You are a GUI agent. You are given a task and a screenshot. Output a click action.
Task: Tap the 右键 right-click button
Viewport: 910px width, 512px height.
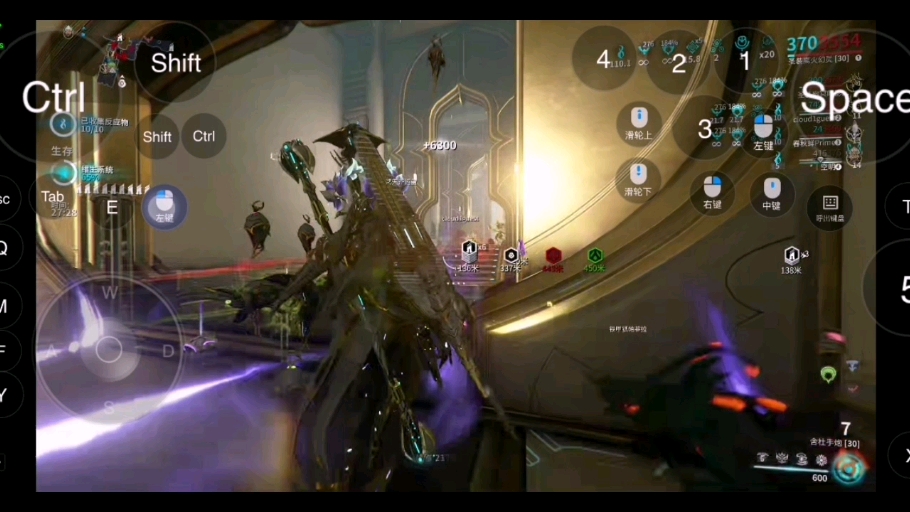click(712, 192)
